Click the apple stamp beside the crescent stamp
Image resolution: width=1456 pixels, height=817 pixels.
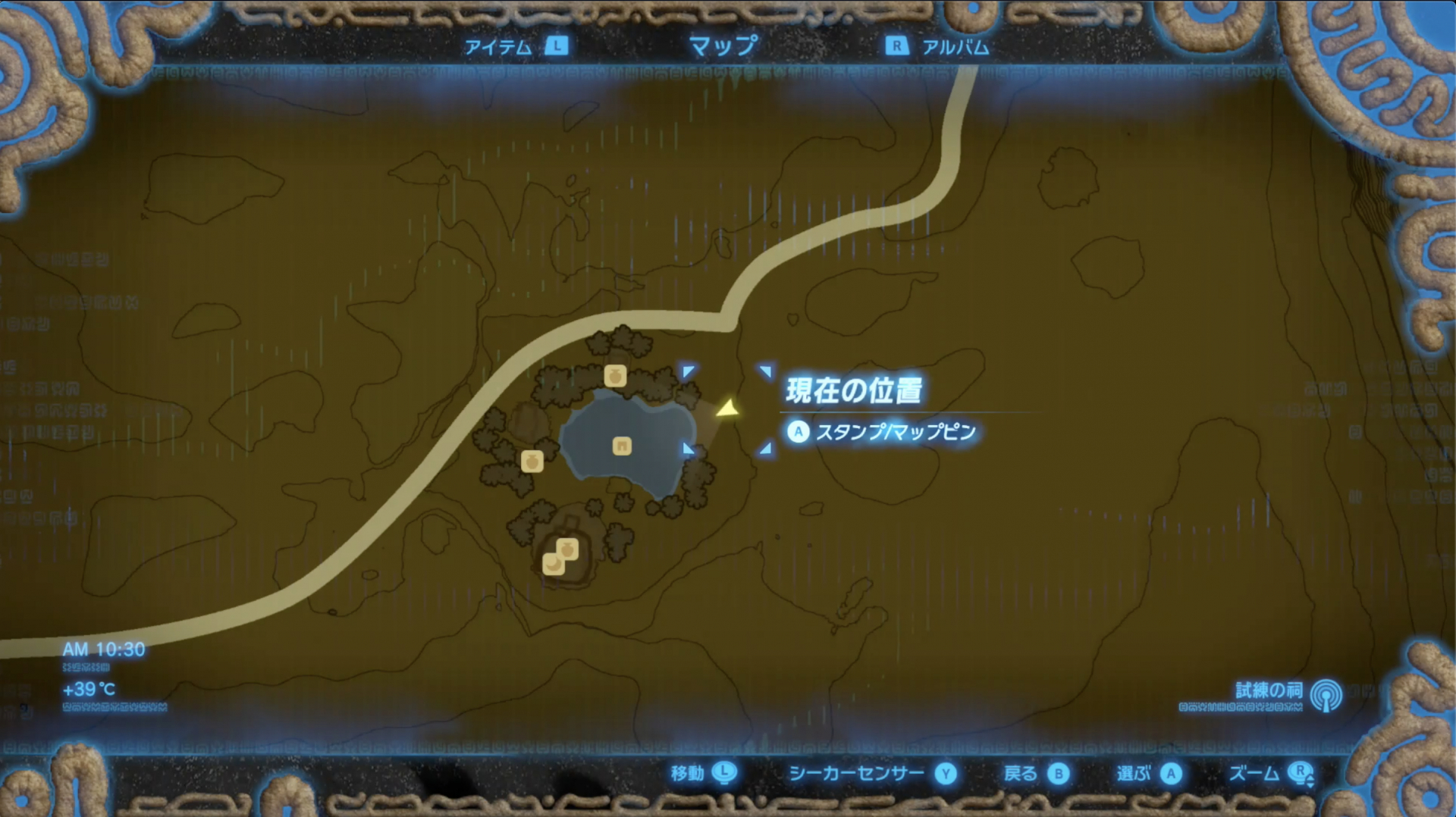pyautogui.click(x=567, y=547)
